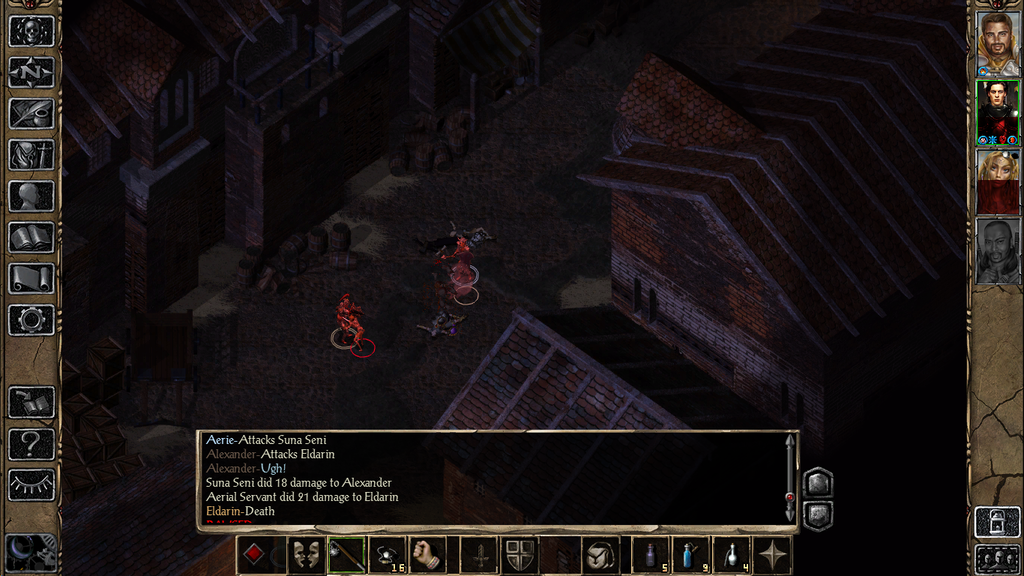Open special abilities with the star button
Viewport: 1024px width, 576px height.
click(772, 555)
